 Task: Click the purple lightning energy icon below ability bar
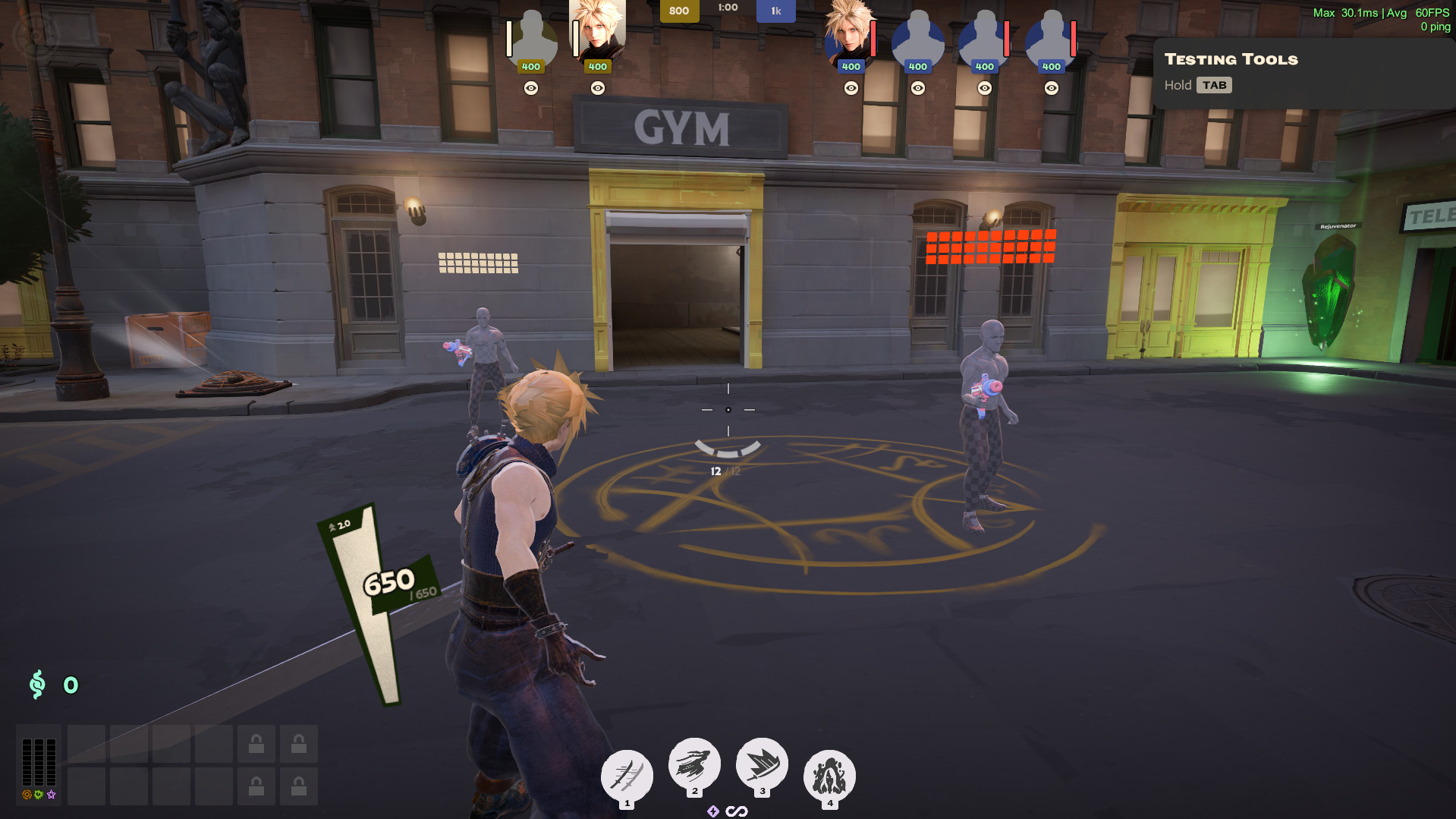[x=712, y=811]
